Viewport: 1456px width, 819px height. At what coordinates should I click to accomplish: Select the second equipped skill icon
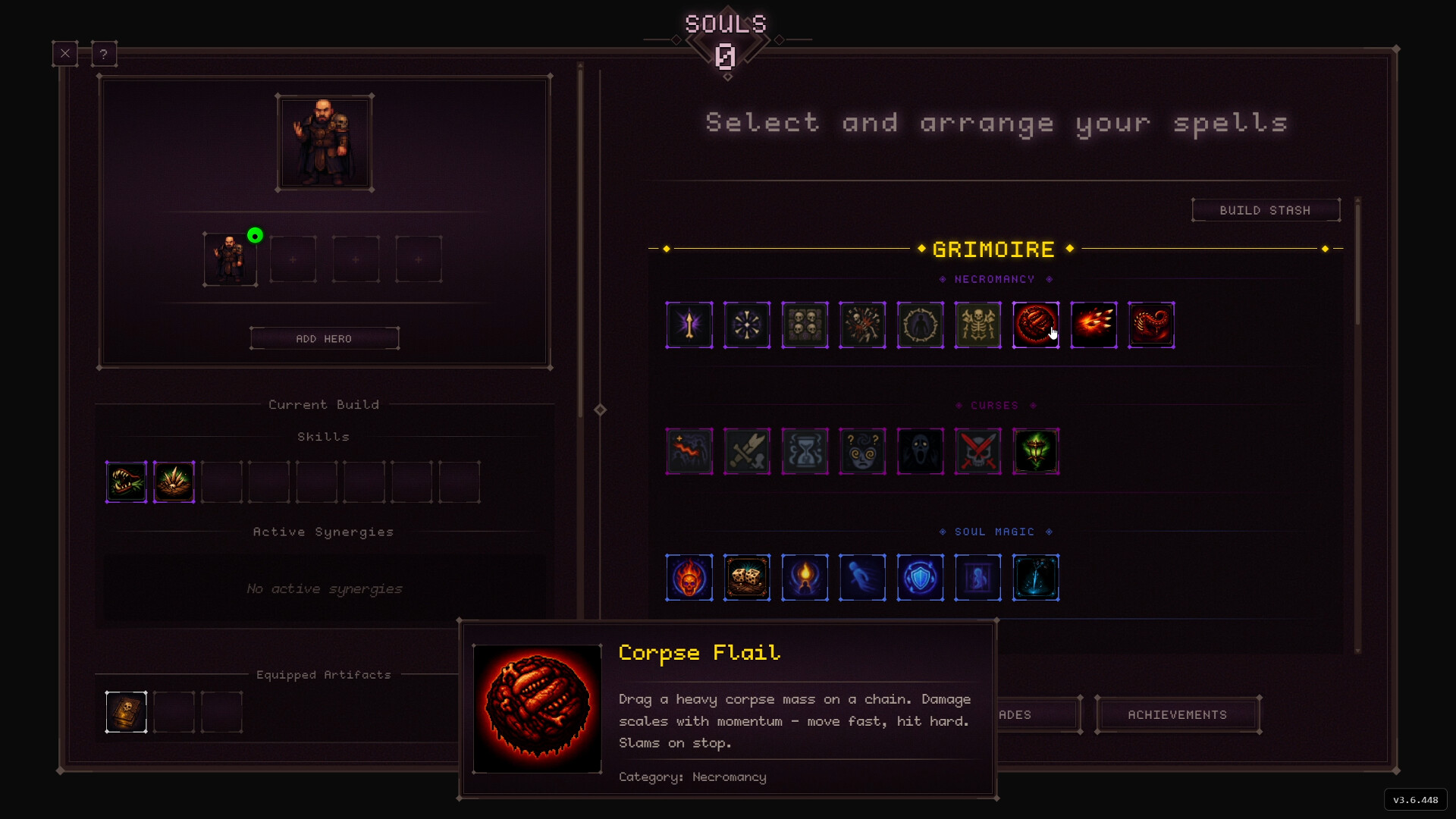point(174,482)
